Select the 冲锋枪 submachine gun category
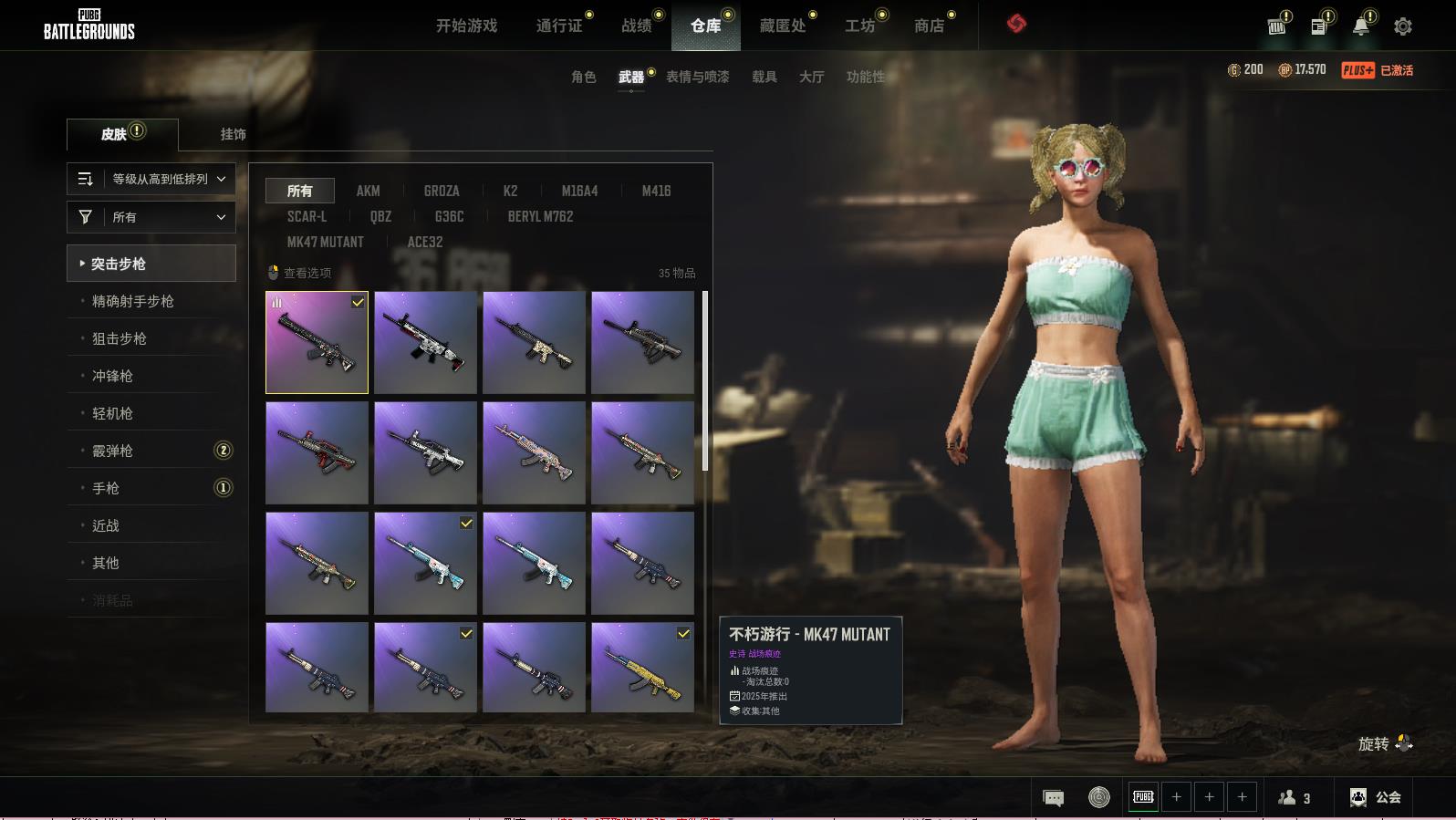The height and width of the screenshot is (820, 1456). coord(112,376)
